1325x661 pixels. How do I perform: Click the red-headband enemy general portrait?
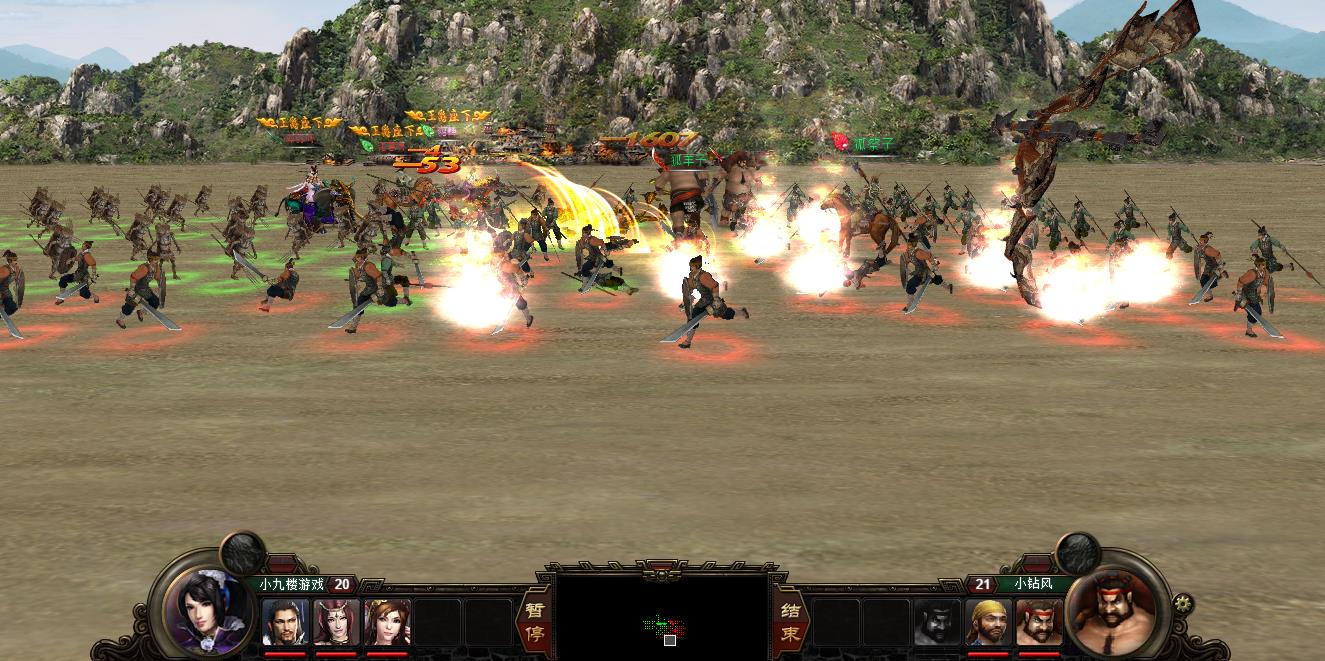(1039, 622)
